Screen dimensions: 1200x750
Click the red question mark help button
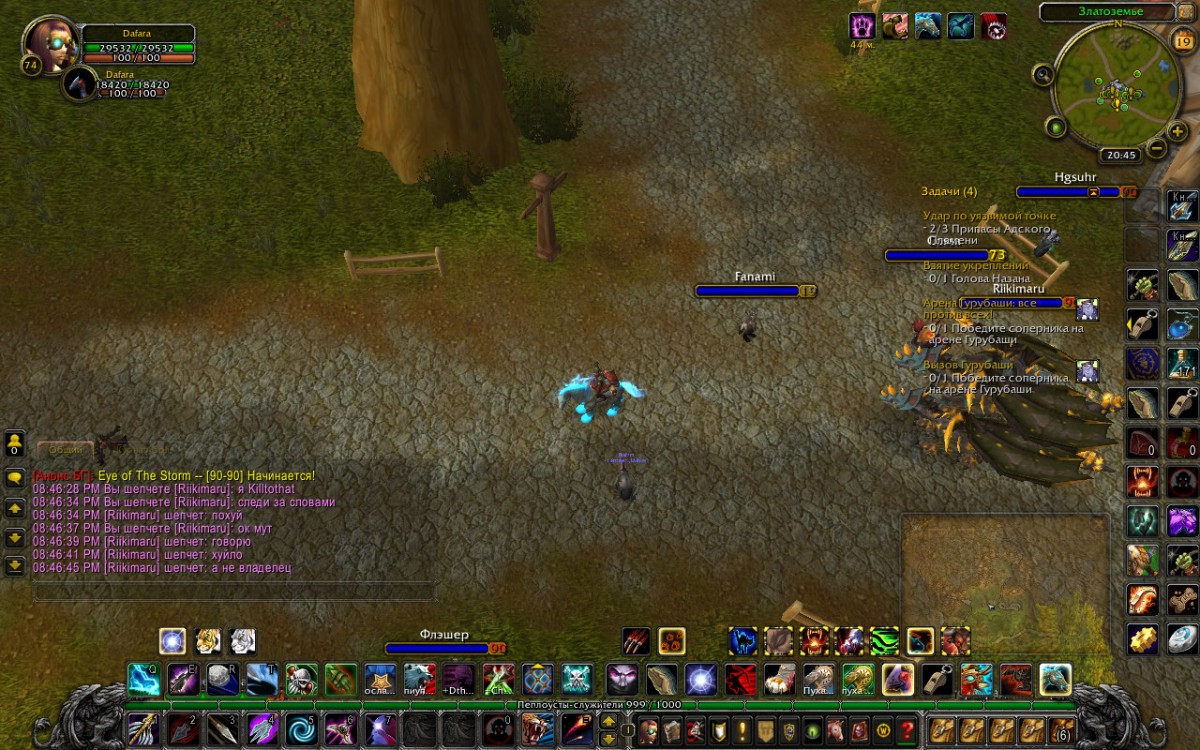pyautogui.click(x=907, y=730)
